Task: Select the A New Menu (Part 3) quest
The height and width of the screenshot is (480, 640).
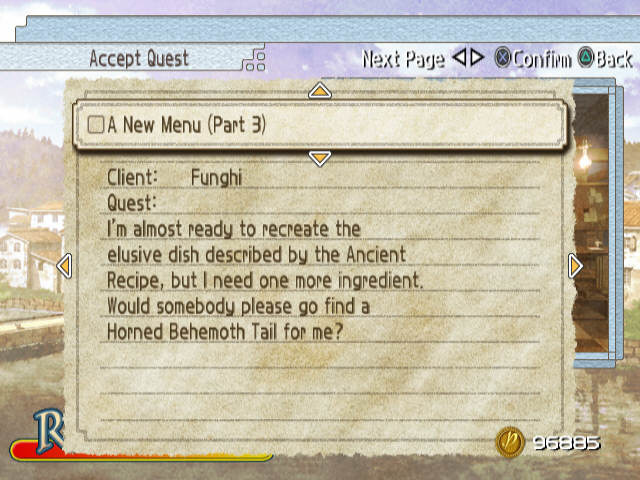Action: (187, 125)
